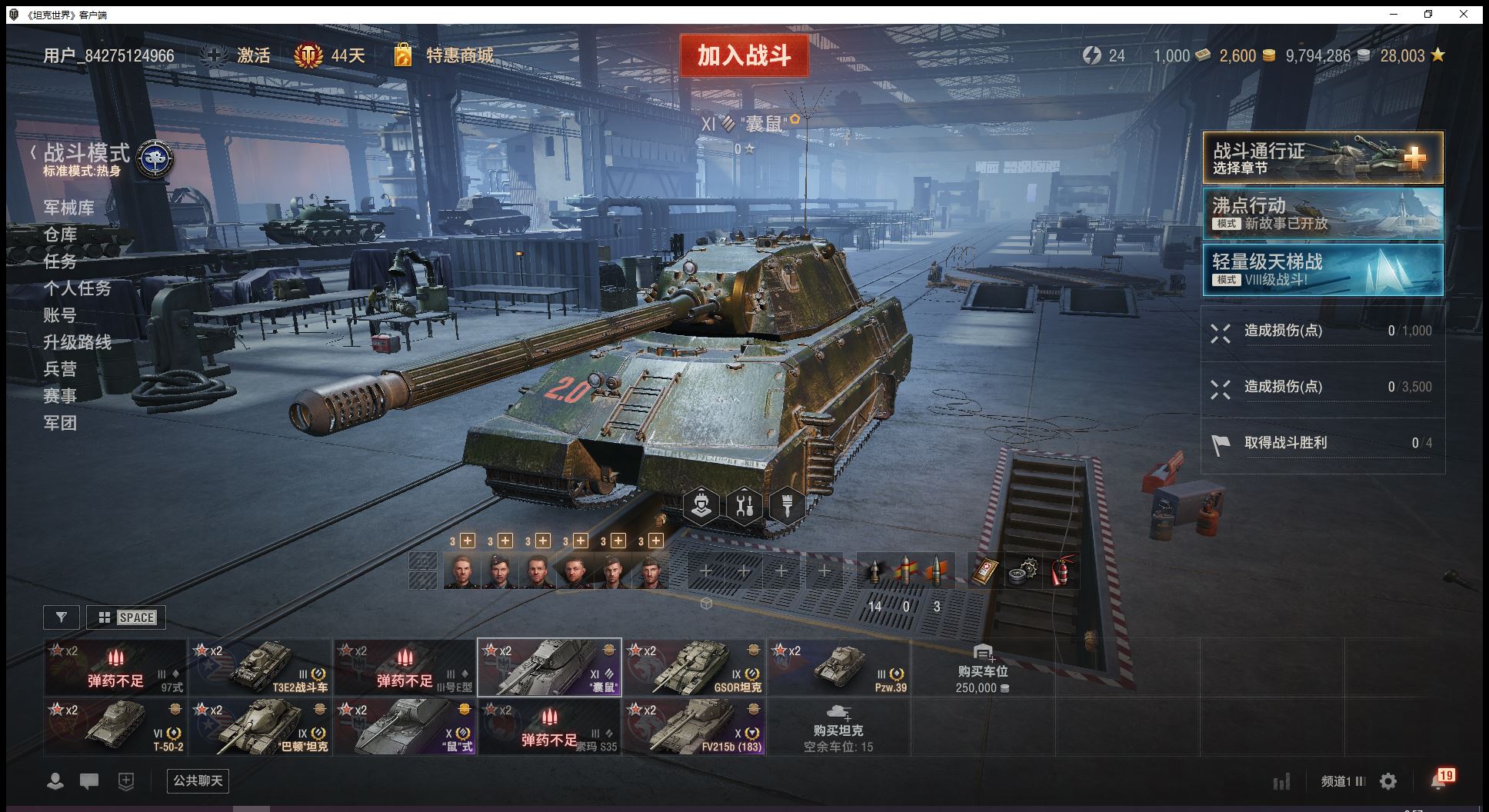Open the 军械库 armory menu
The image size is (1489, 812).
pyautogui.click(x=69, y=208)
